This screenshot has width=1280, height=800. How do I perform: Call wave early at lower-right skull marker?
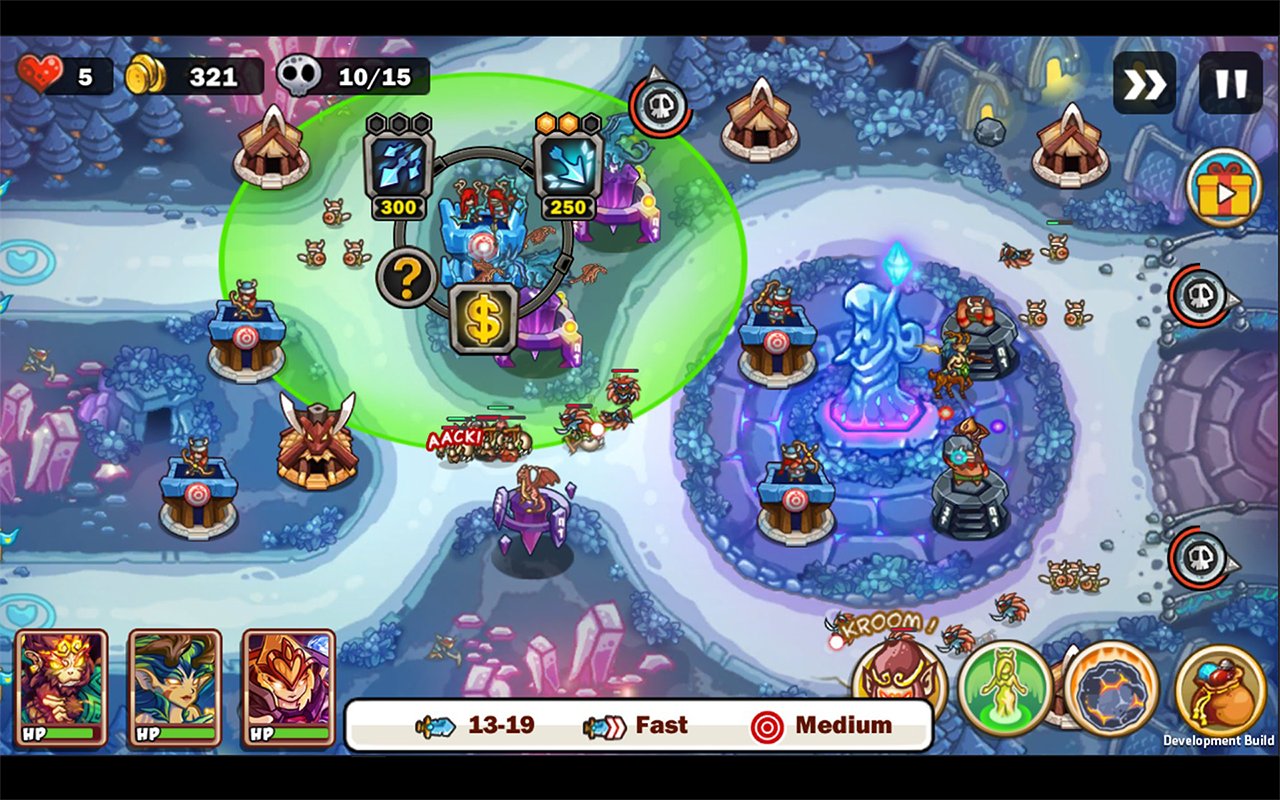pyautogui.click(x=1200, y=559)
